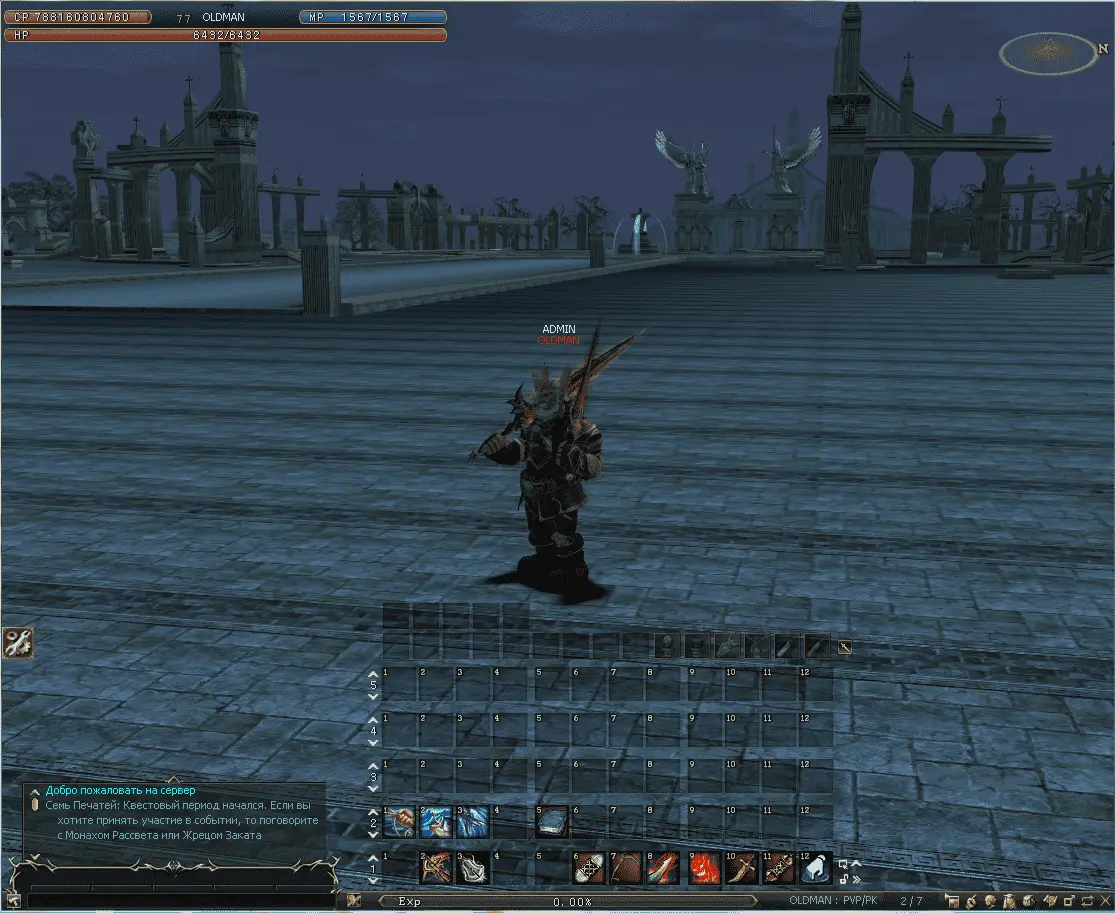This screenshot has height=913, width=1115.
Task: Activate the red flaming face skill in slot 9
Action: [x=702, y=868]
